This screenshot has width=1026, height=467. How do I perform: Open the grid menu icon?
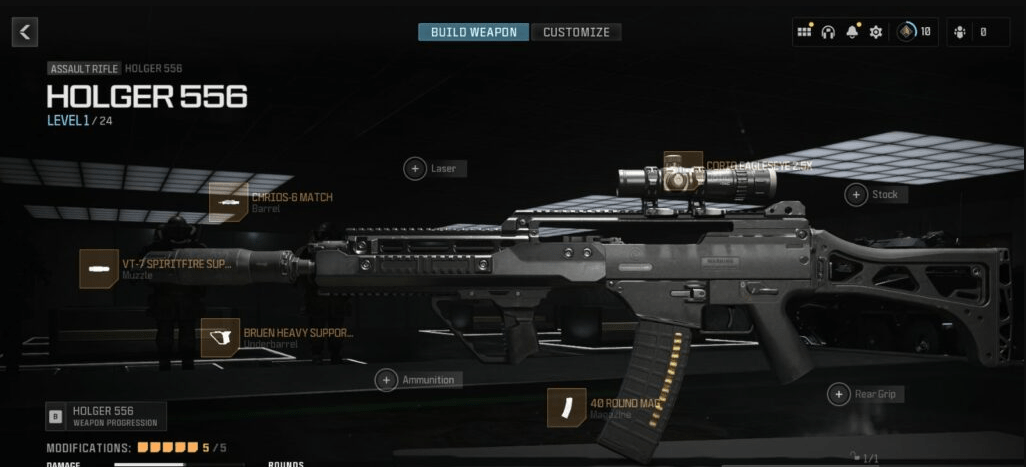coord(804,32)
